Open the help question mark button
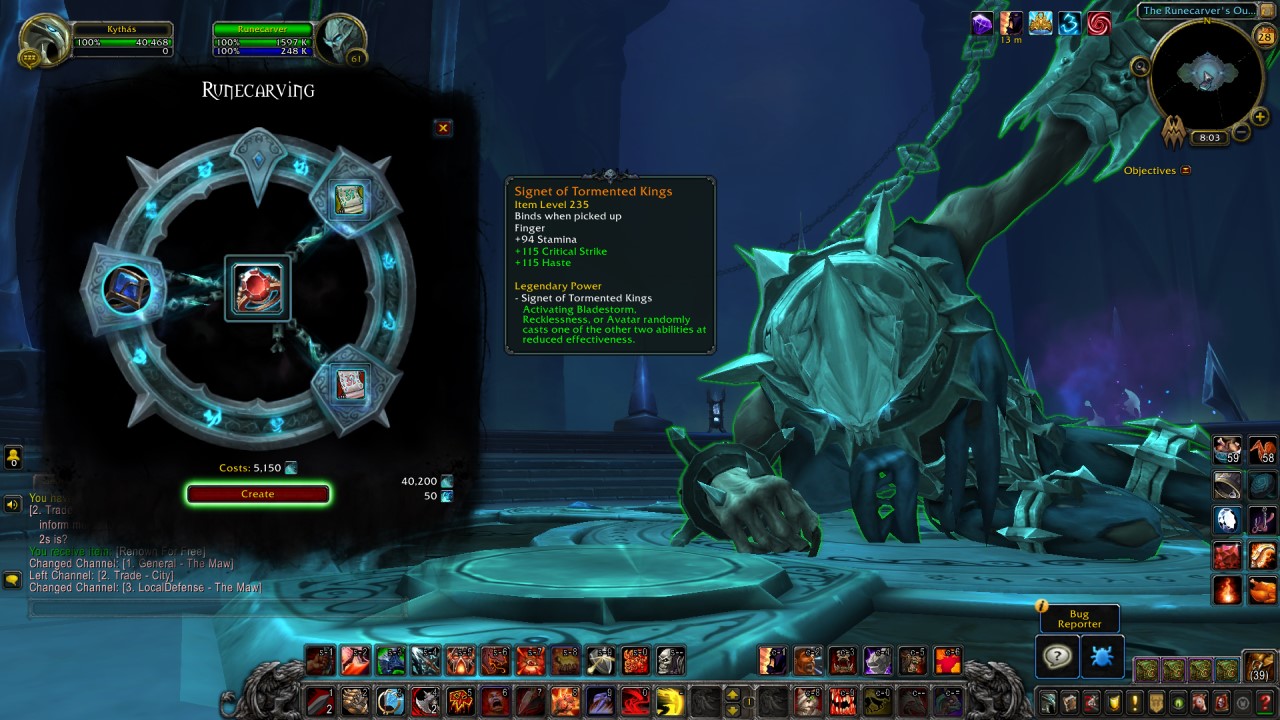This screenshot has width=1280, height=720. click(x=1057, y=657)
